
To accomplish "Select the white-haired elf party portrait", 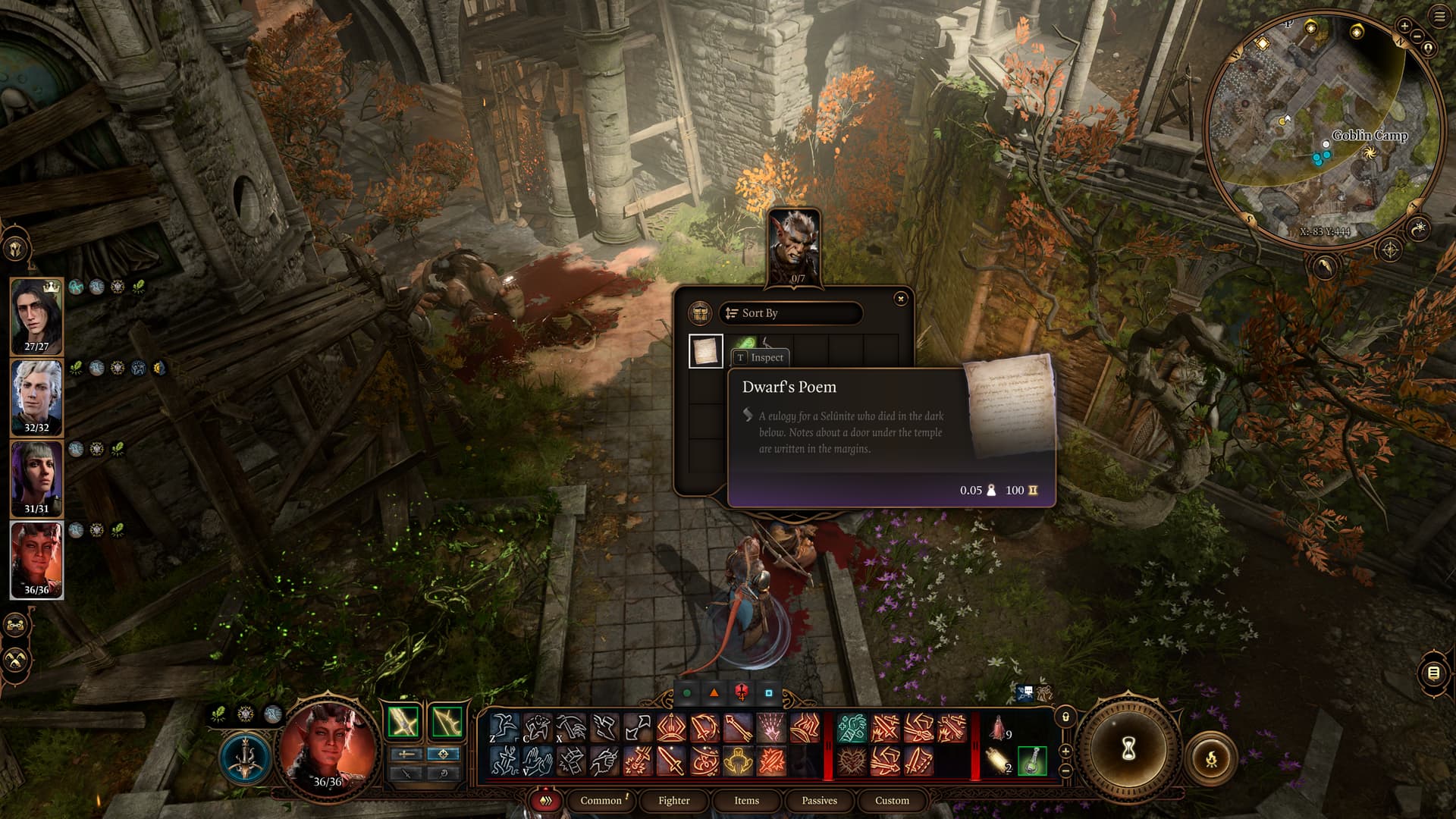I will (x=36, y=397).
